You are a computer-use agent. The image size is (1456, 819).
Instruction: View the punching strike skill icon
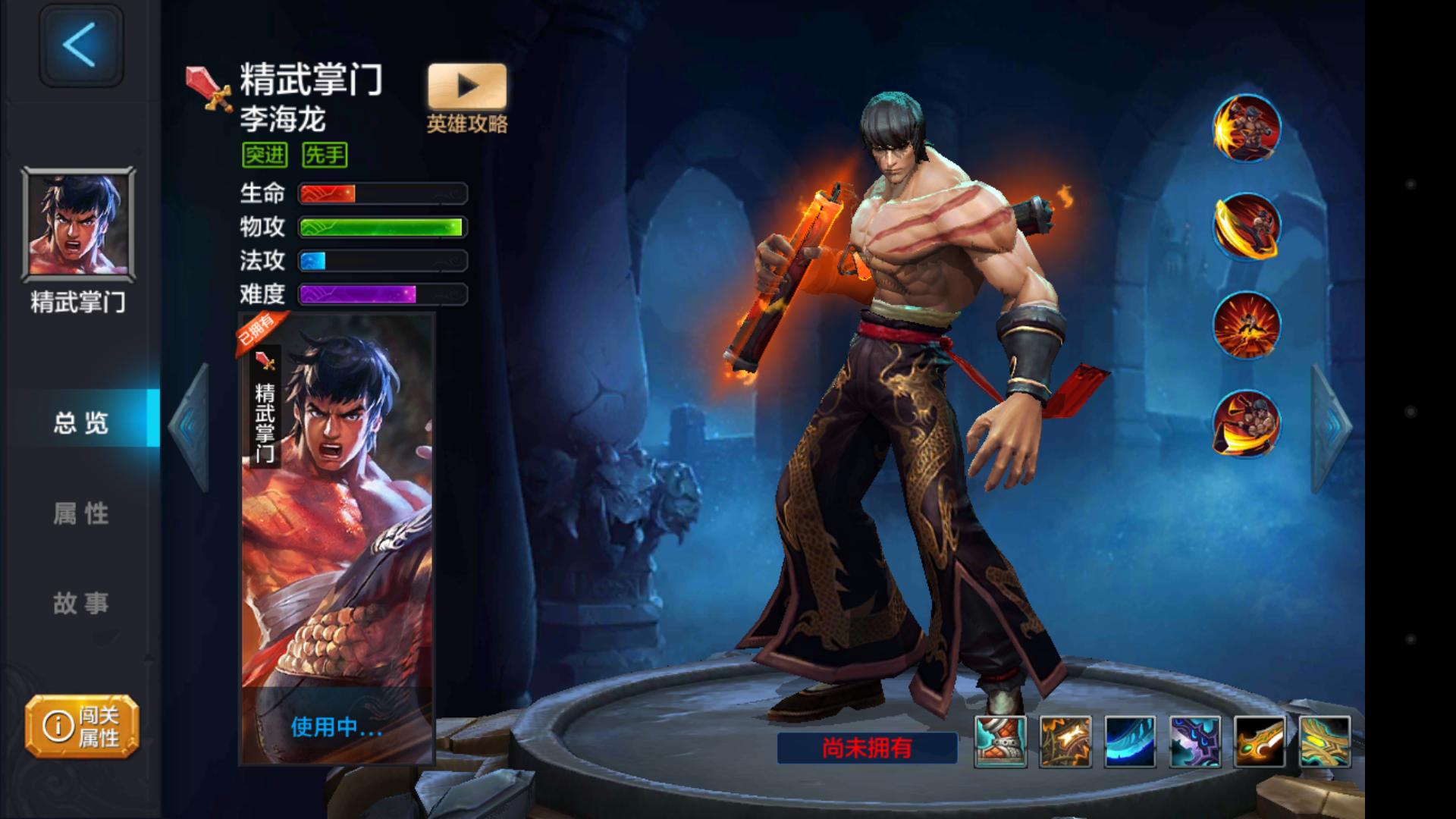click(1247, 128)
